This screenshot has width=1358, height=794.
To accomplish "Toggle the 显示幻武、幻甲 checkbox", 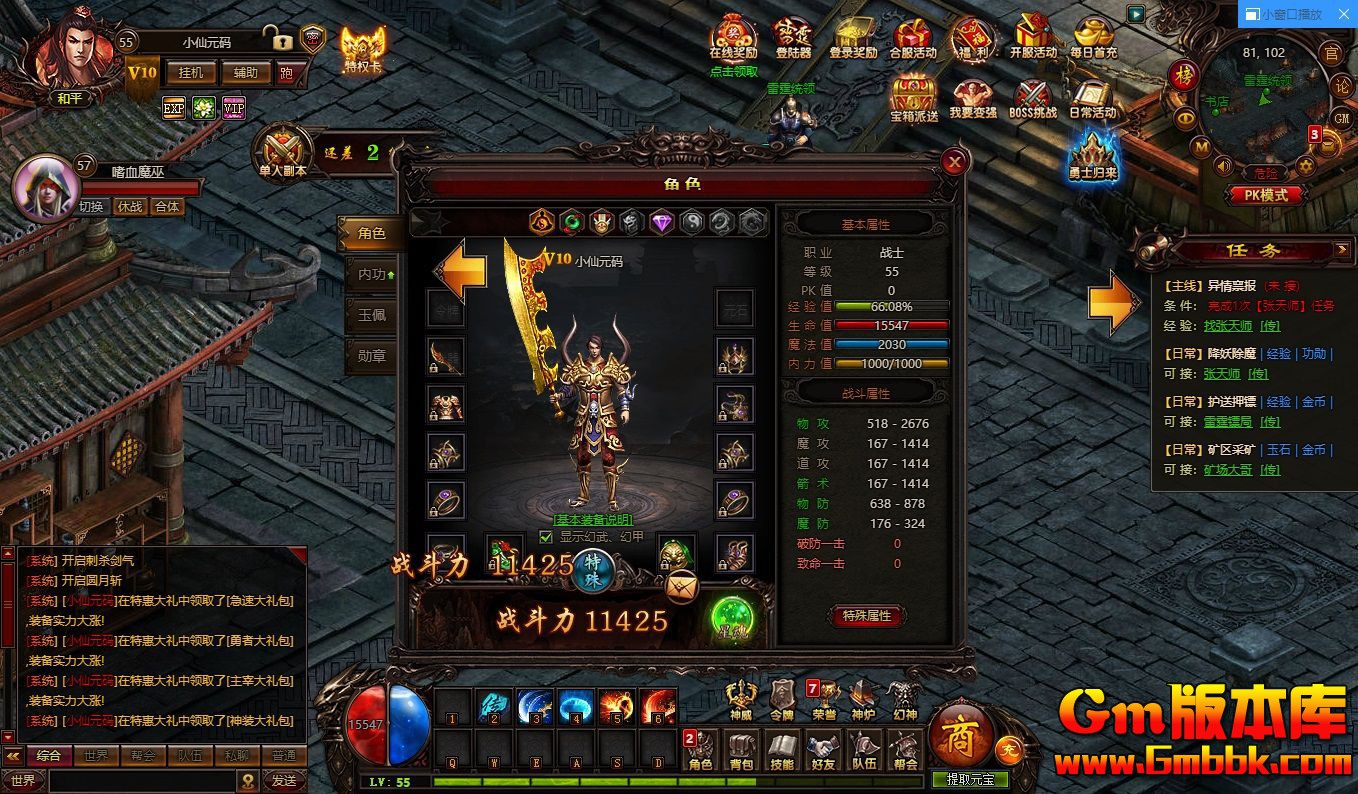I will [x=546, y=537].
